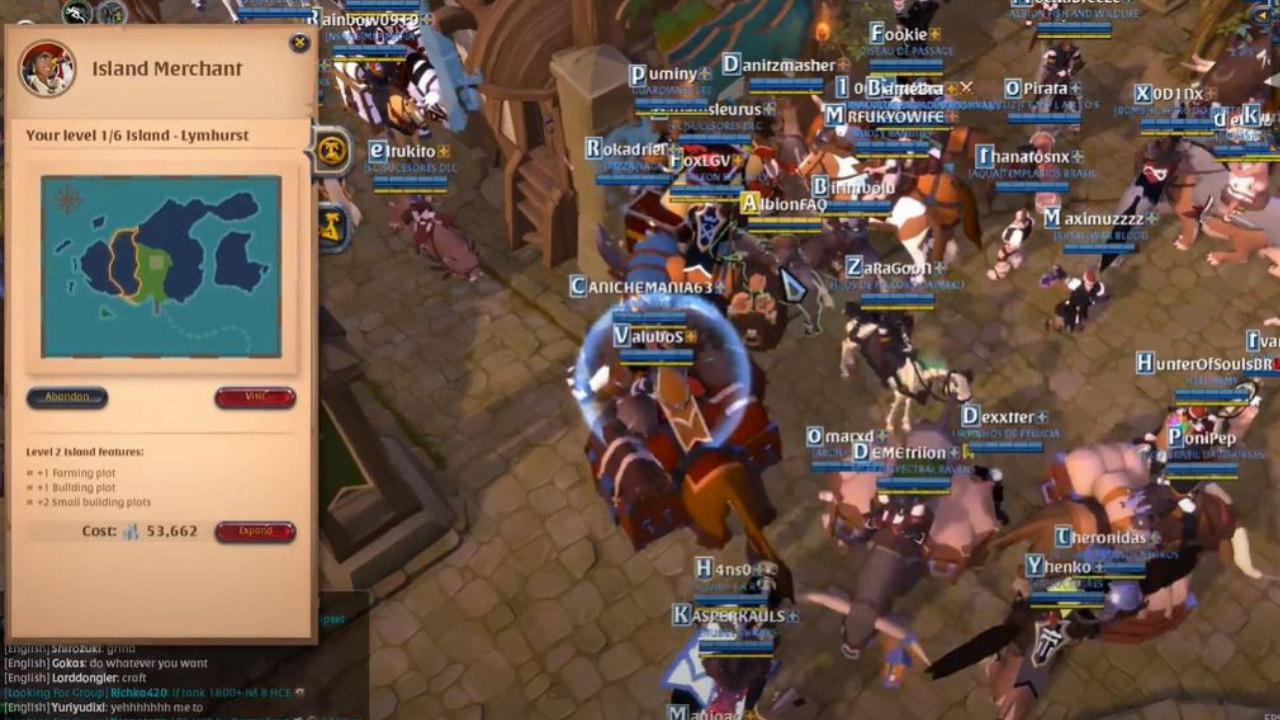The width and height of the screenshot is (1280, 720).
Task: Click Richka420's name in chat
Action: [x=140, y=693]
